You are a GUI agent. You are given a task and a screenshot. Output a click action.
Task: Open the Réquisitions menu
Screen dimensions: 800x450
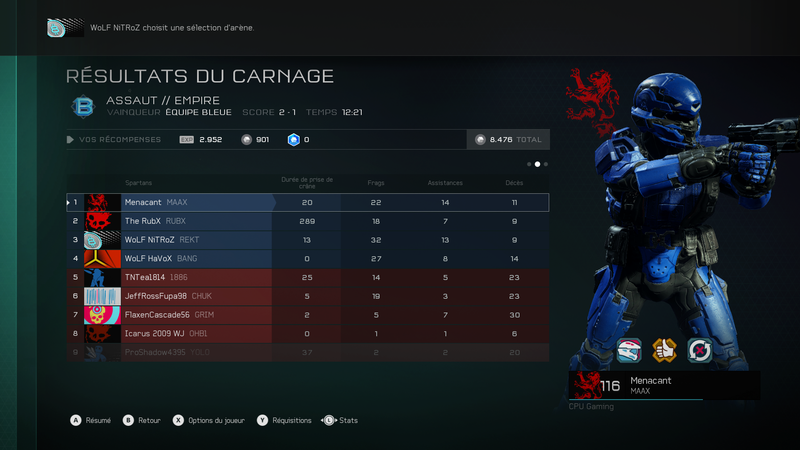285,421
